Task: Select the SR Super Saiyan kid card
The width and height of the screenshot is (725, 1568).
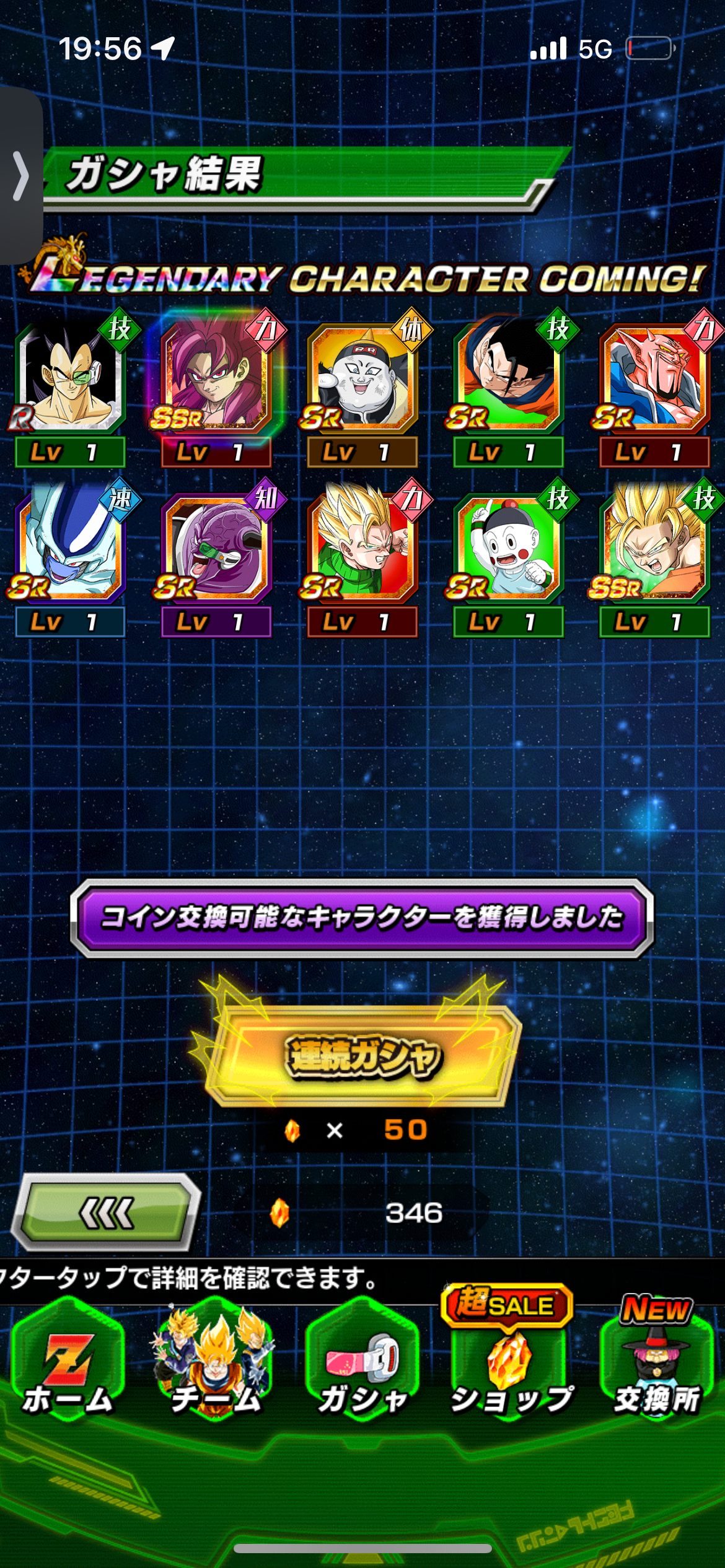Action: (x=362, y=548)
